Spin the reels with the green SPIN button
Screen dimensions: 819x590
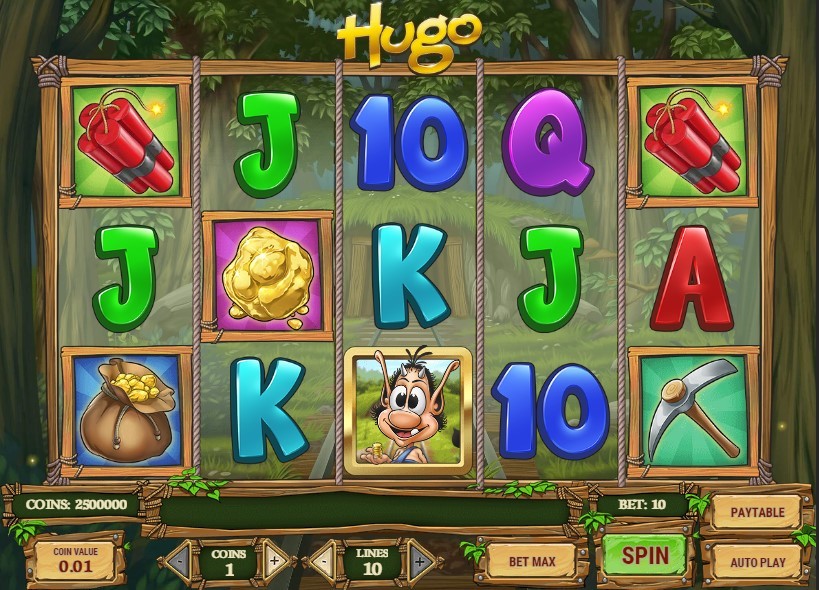(x=643, y=553)
